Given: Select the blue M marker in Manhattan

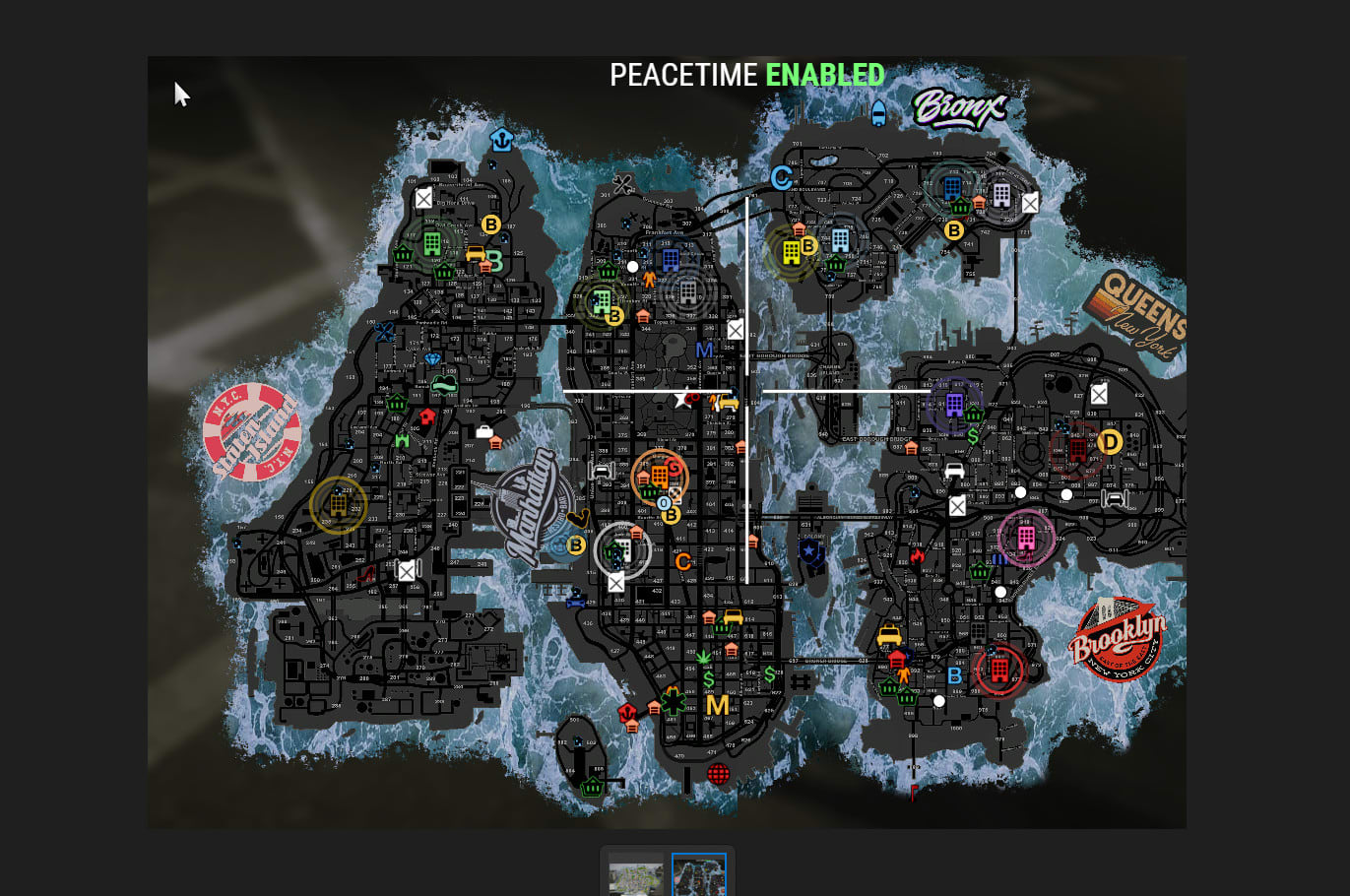Looking at the screenshot, I should point(704,350).
